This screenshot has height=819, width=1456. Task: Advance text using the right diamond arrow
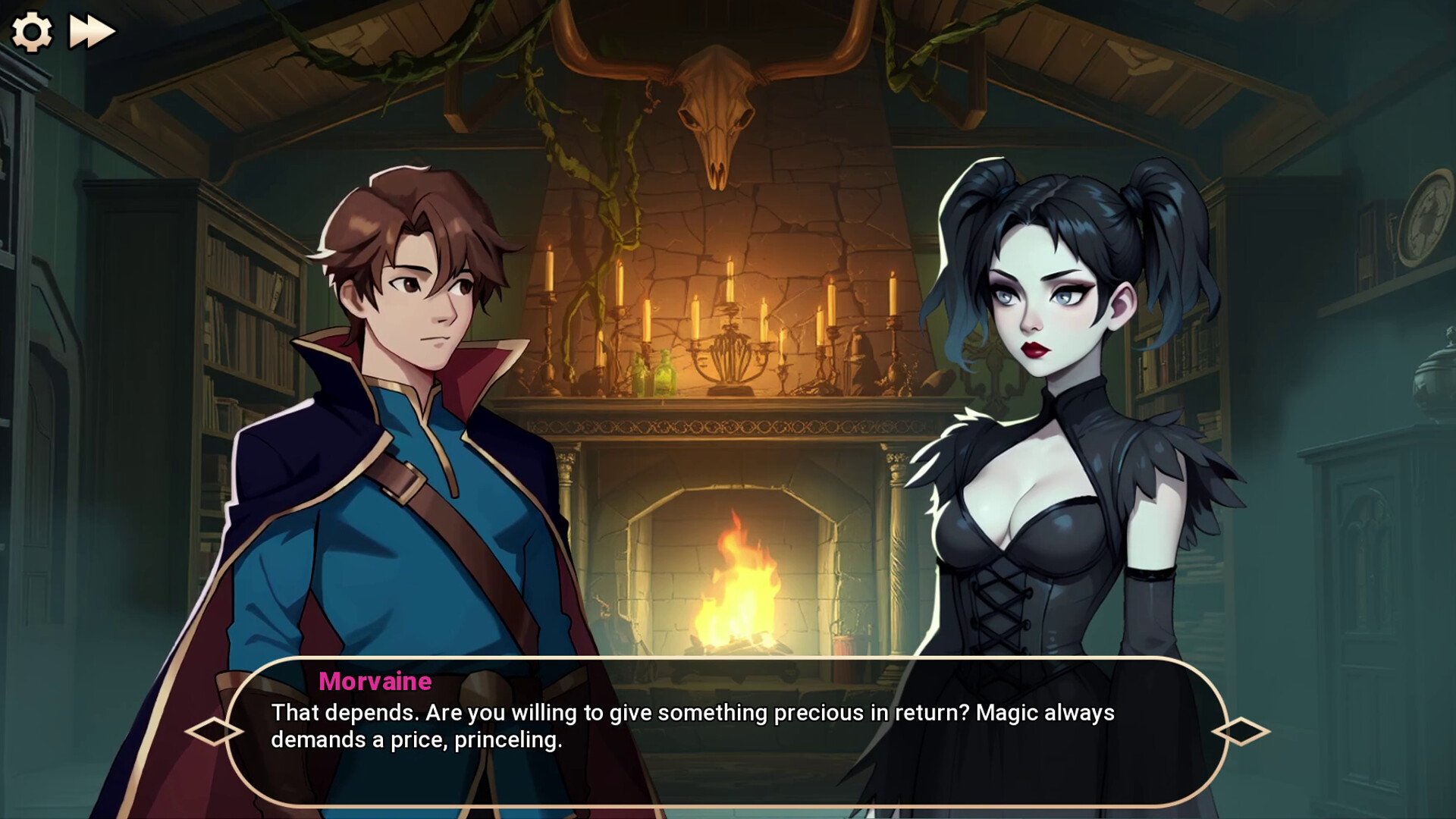pos(1241,730)
